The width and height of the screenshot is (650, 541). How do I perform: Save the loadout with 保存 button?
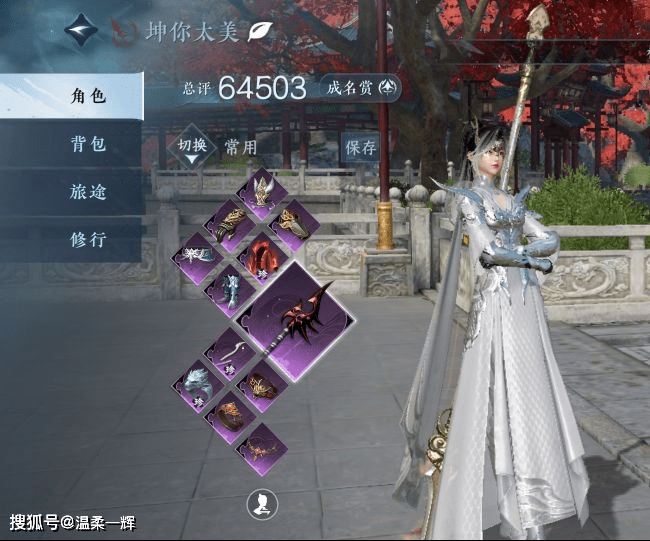tap(360, 148)
